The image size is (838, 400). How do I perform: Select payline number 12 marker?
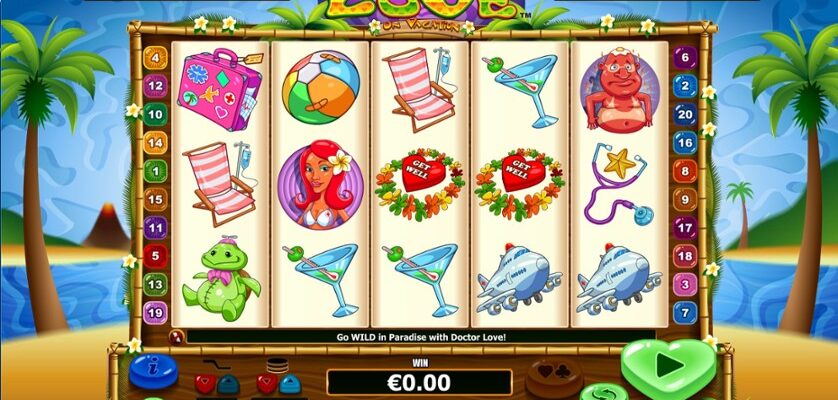coord(155,86)
